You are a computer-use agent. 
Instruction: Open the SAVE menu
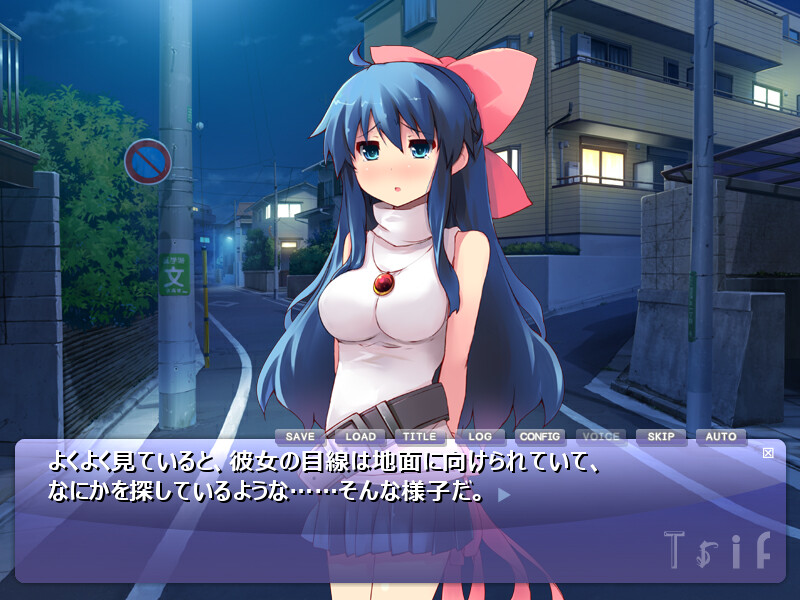coord(300,437)
